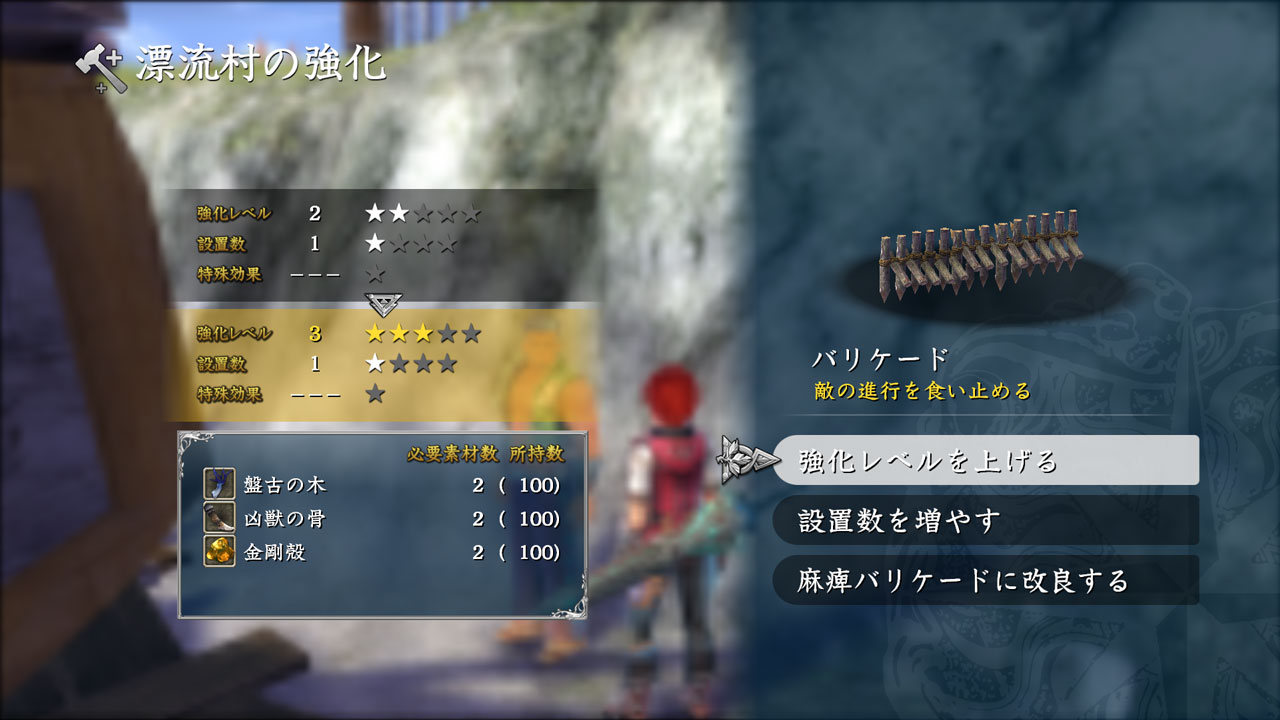
Task: Select 麻痺バリケードに改良する option
Action: [985, 581]
